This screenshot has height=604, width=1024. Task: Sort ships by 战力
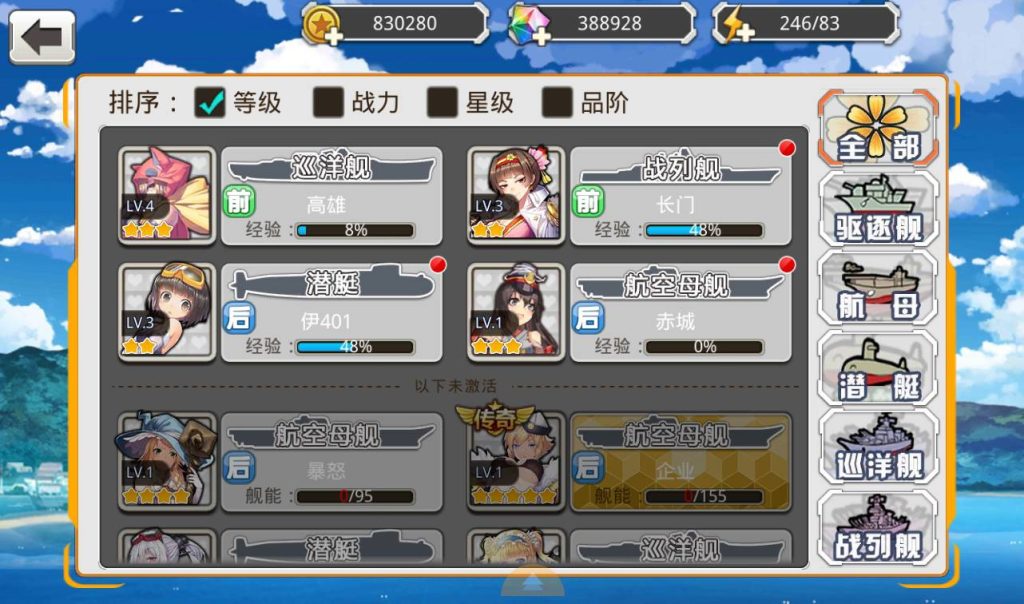tap(329, 101)
